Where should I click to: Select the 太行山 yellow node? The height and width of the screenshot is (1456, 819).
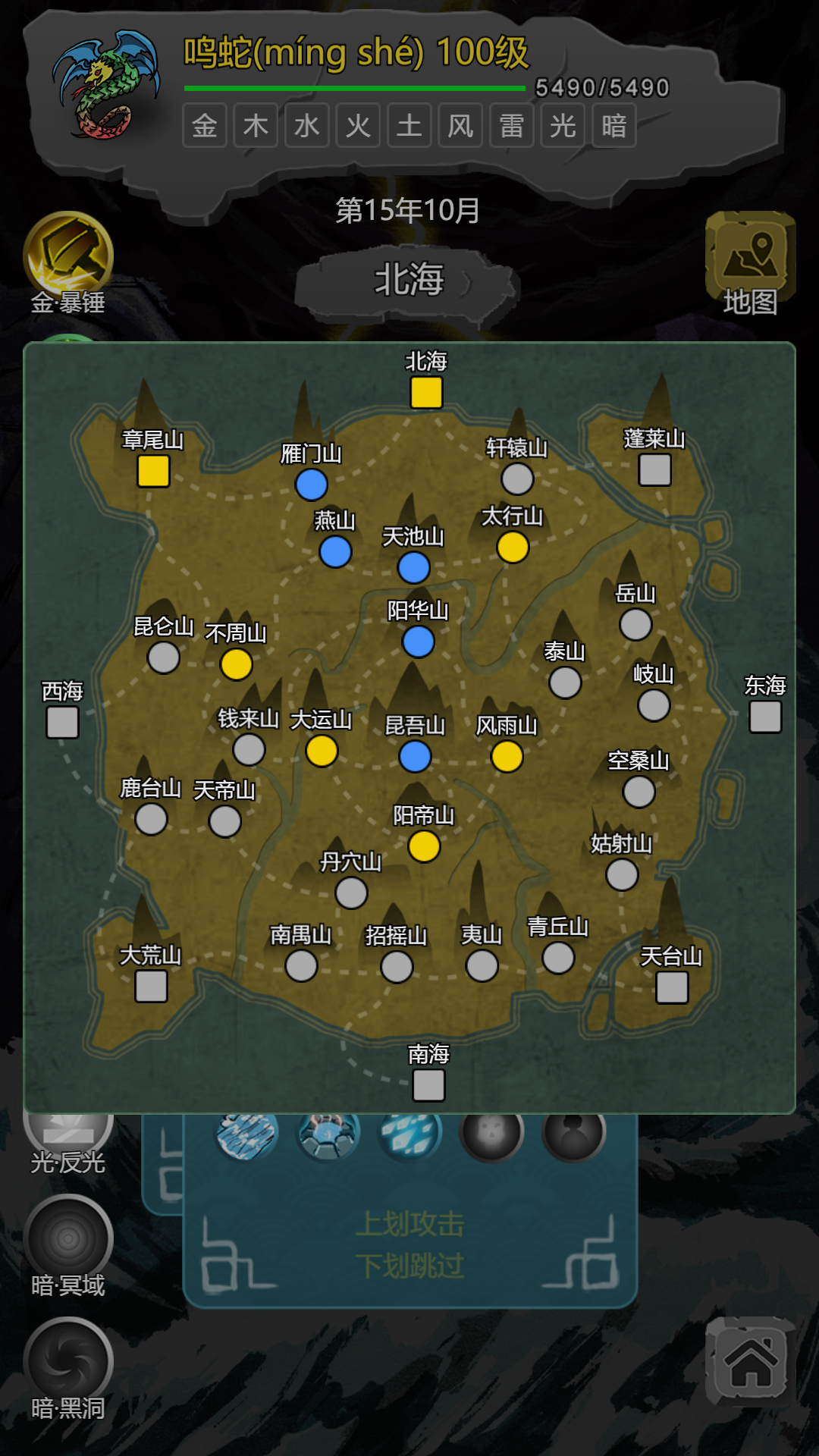[x=513, y=548]
